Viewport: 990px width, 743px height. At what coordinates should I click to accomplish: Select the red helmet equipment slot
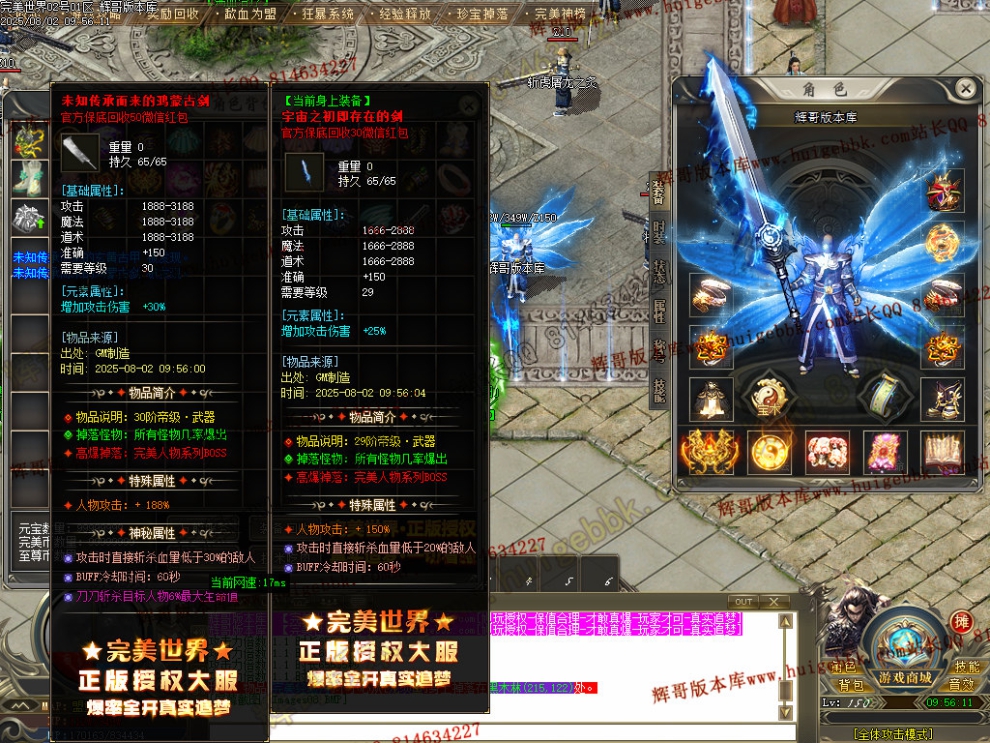[x=944, y=190]
